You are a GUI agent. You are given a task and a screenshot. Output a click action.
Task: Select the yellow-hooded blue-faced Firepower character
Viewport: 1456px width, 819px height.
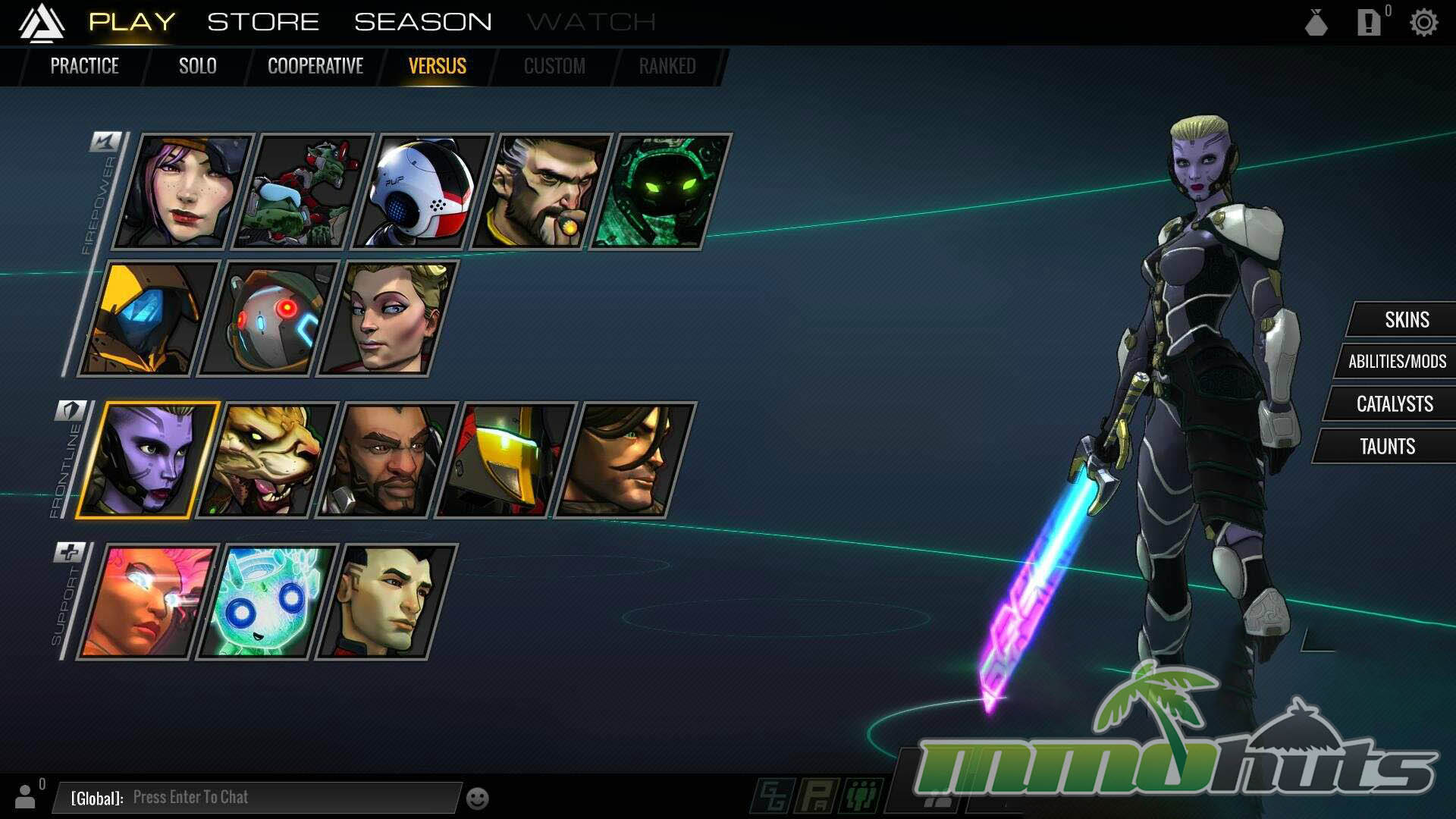149,318
